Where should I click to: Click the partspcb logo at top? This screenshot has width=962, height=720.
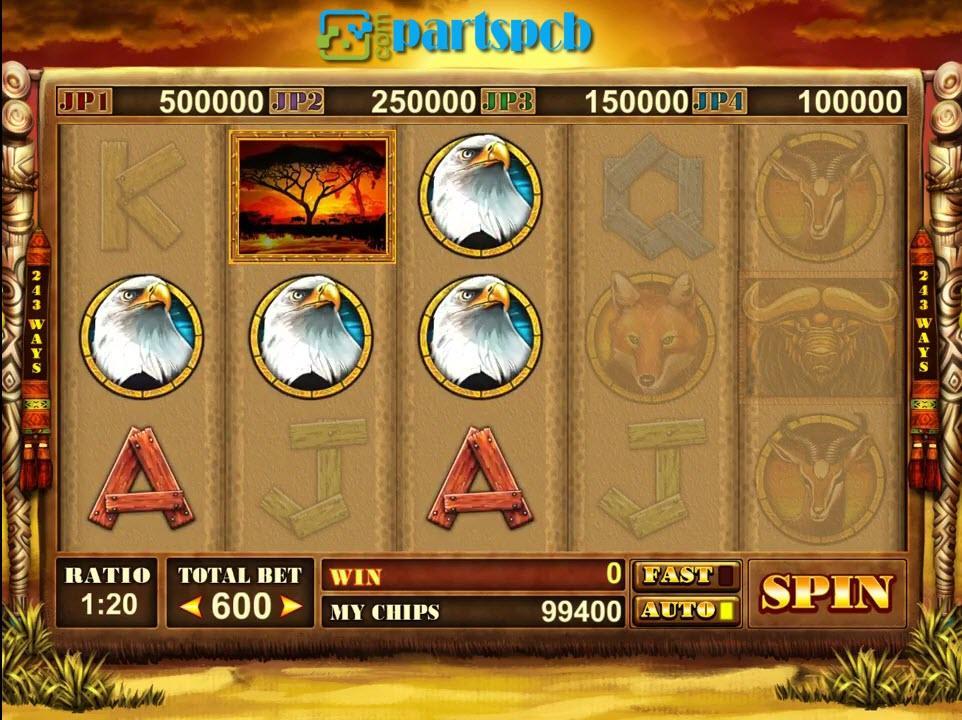pos(456,34)
